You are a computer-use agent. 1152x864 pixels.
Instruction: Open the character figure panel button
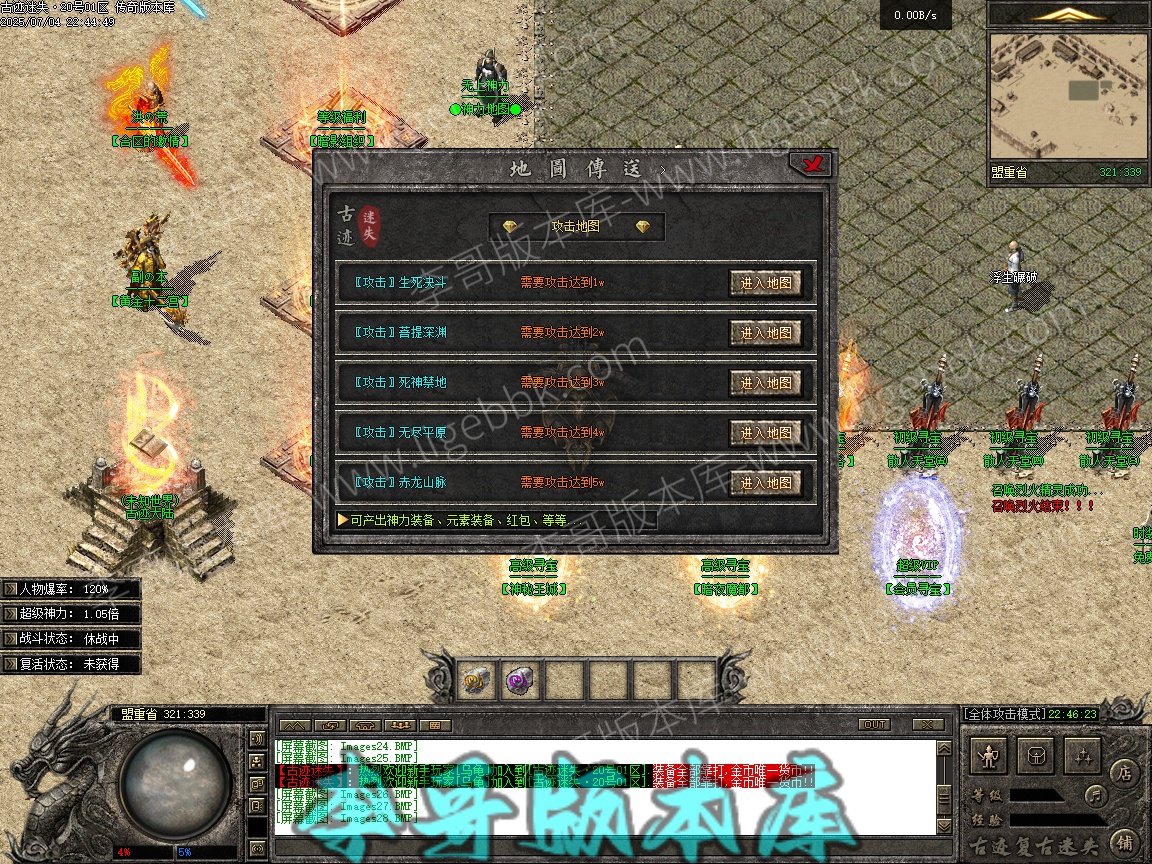pyautogui.click(x=989, y=756)
